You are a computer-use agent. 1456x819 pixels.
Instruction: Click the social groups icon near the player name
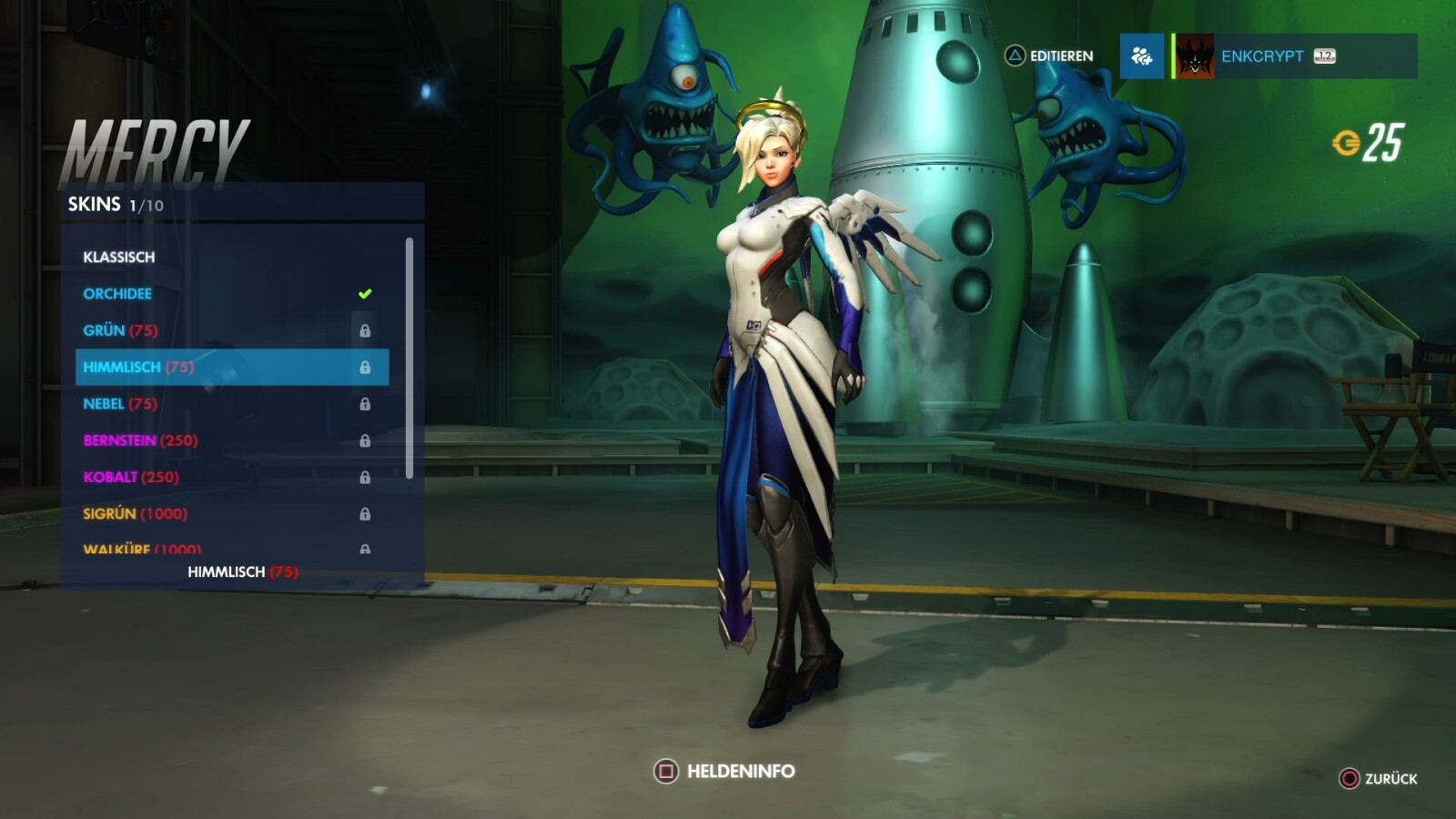1141,56
